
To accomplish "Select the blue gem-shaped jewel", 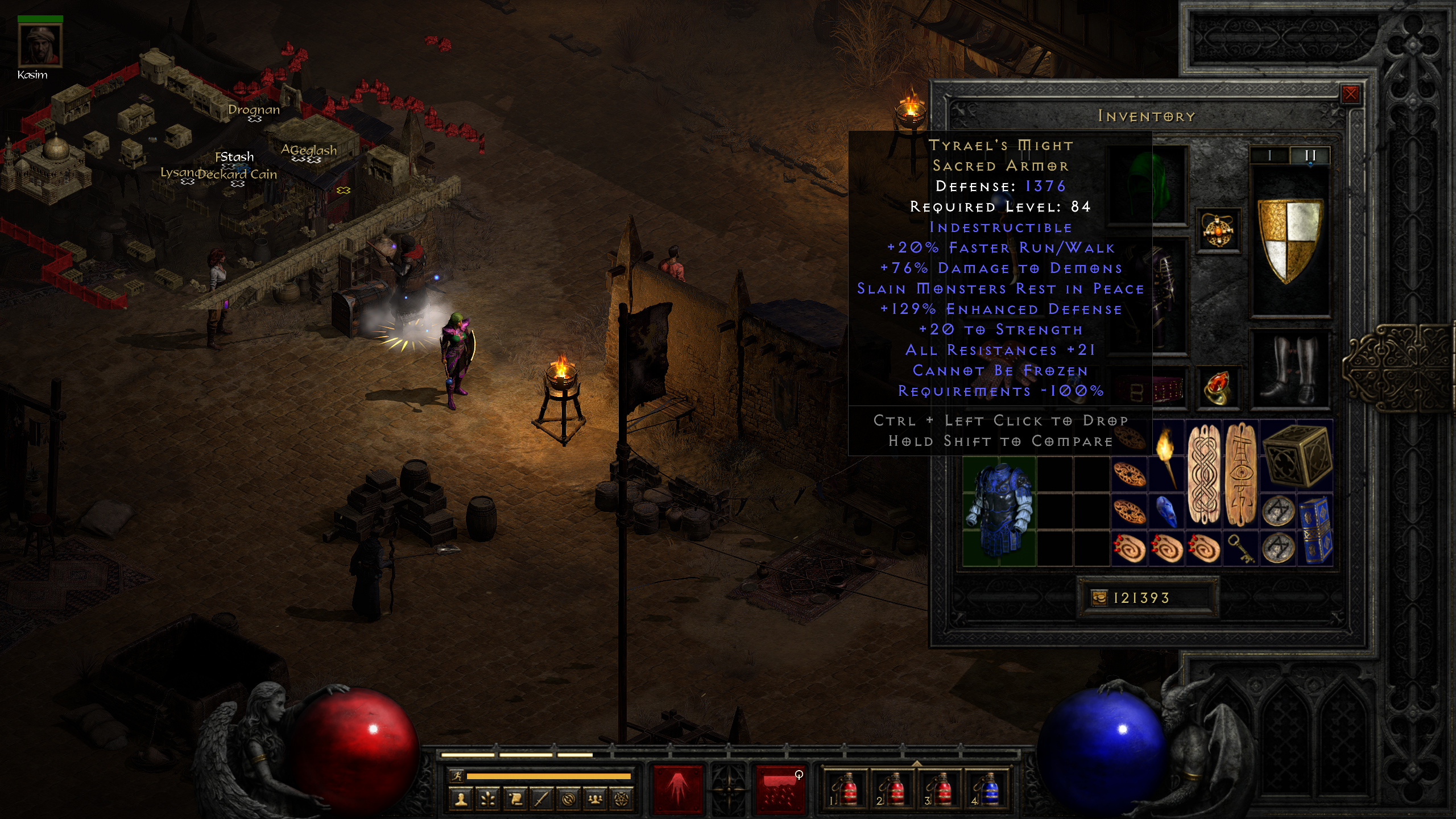I will click(1166, 510).
